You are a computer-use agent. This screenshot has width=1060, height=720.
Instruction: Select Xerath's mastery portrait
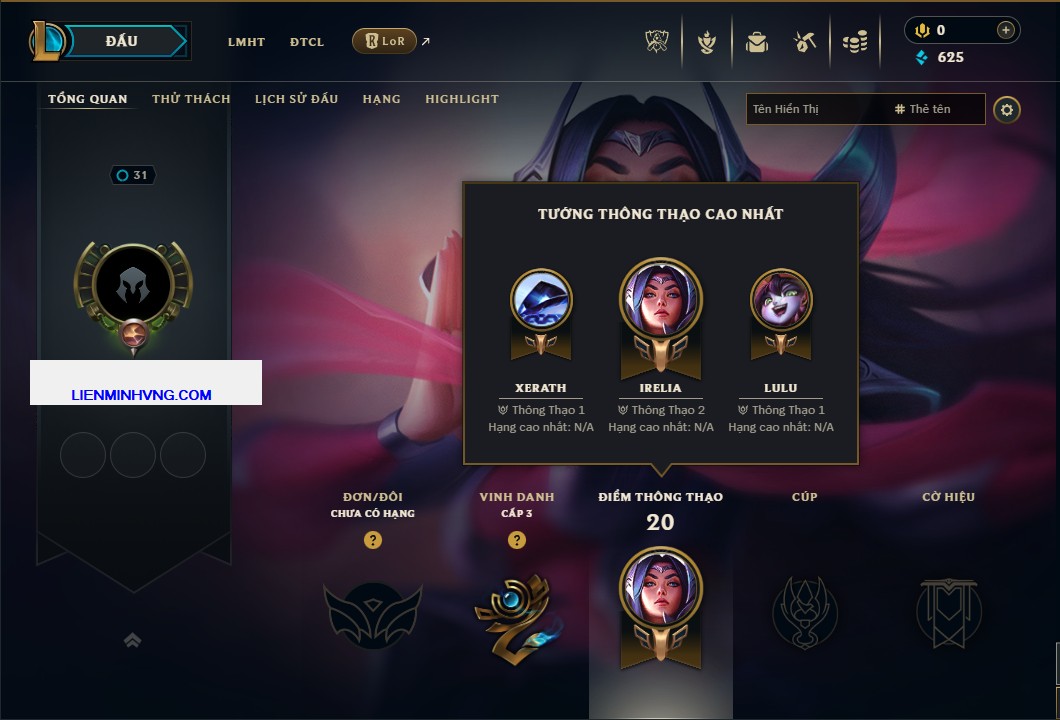click(x=541, y=299)
